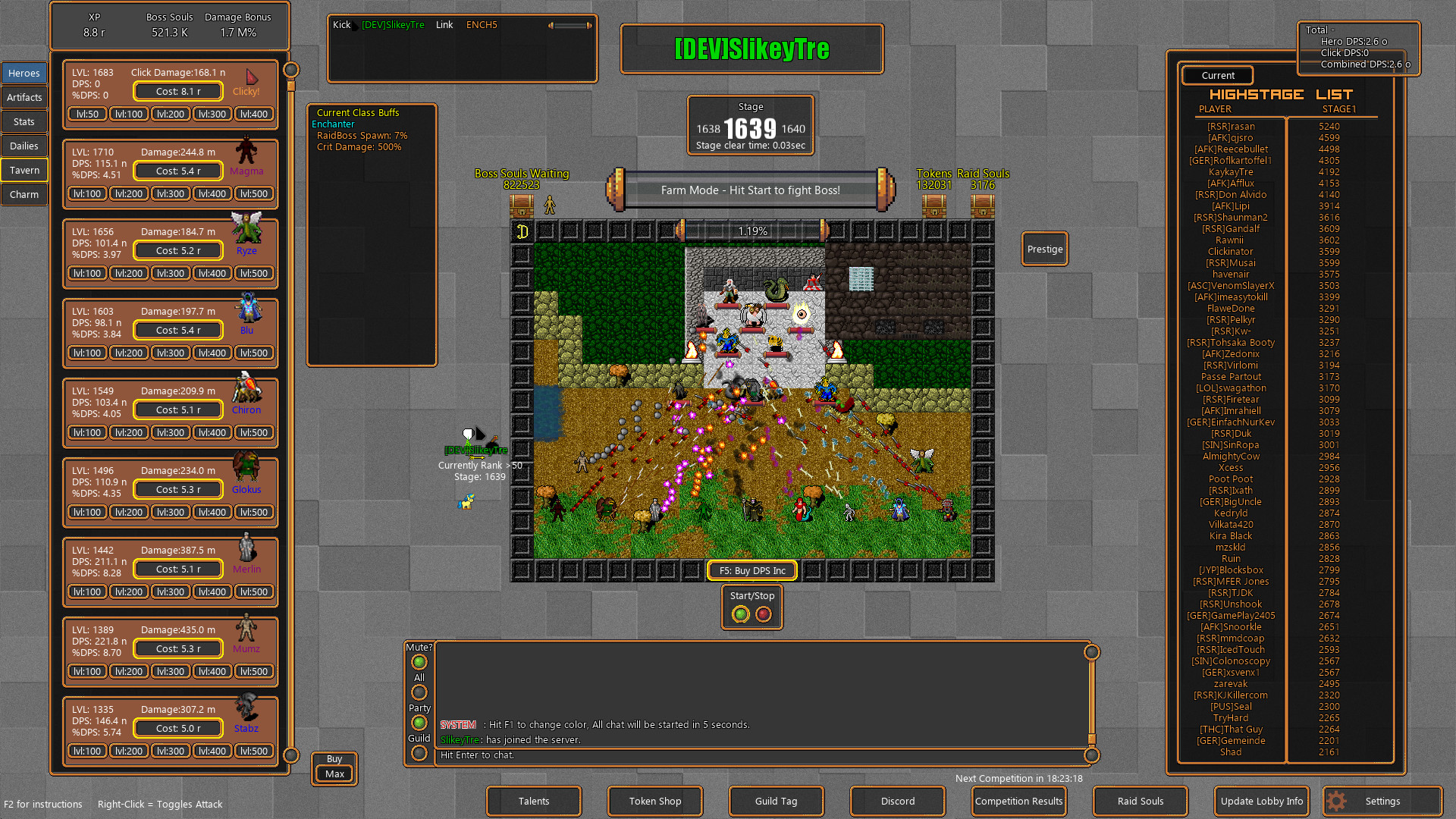Image resolution: width=1456 pixels, height=819 pixels.
Task: Click the chat input field to type
Action: tap(758, 755)
